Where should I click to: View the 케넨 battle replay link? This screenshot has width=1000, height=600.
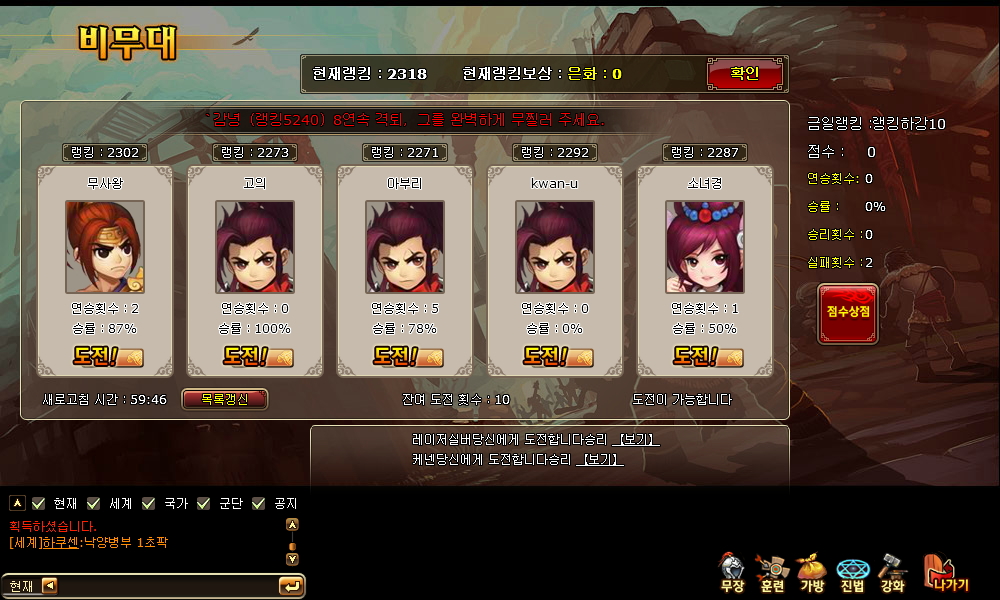point(599,460)
